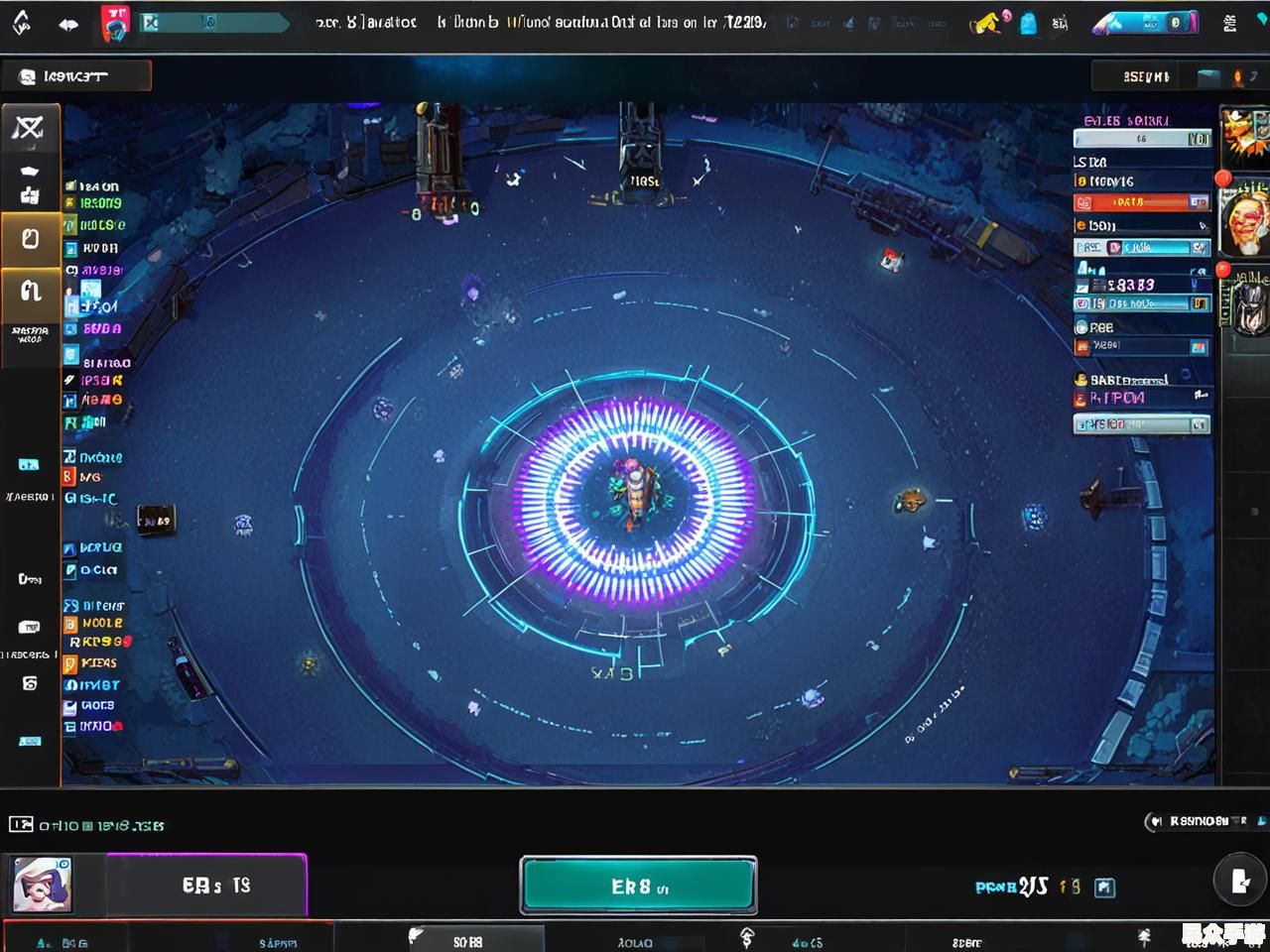The image size is (1270, 952).
Task: Open the red avatar icon in top bar
Action: coord(116,22)
